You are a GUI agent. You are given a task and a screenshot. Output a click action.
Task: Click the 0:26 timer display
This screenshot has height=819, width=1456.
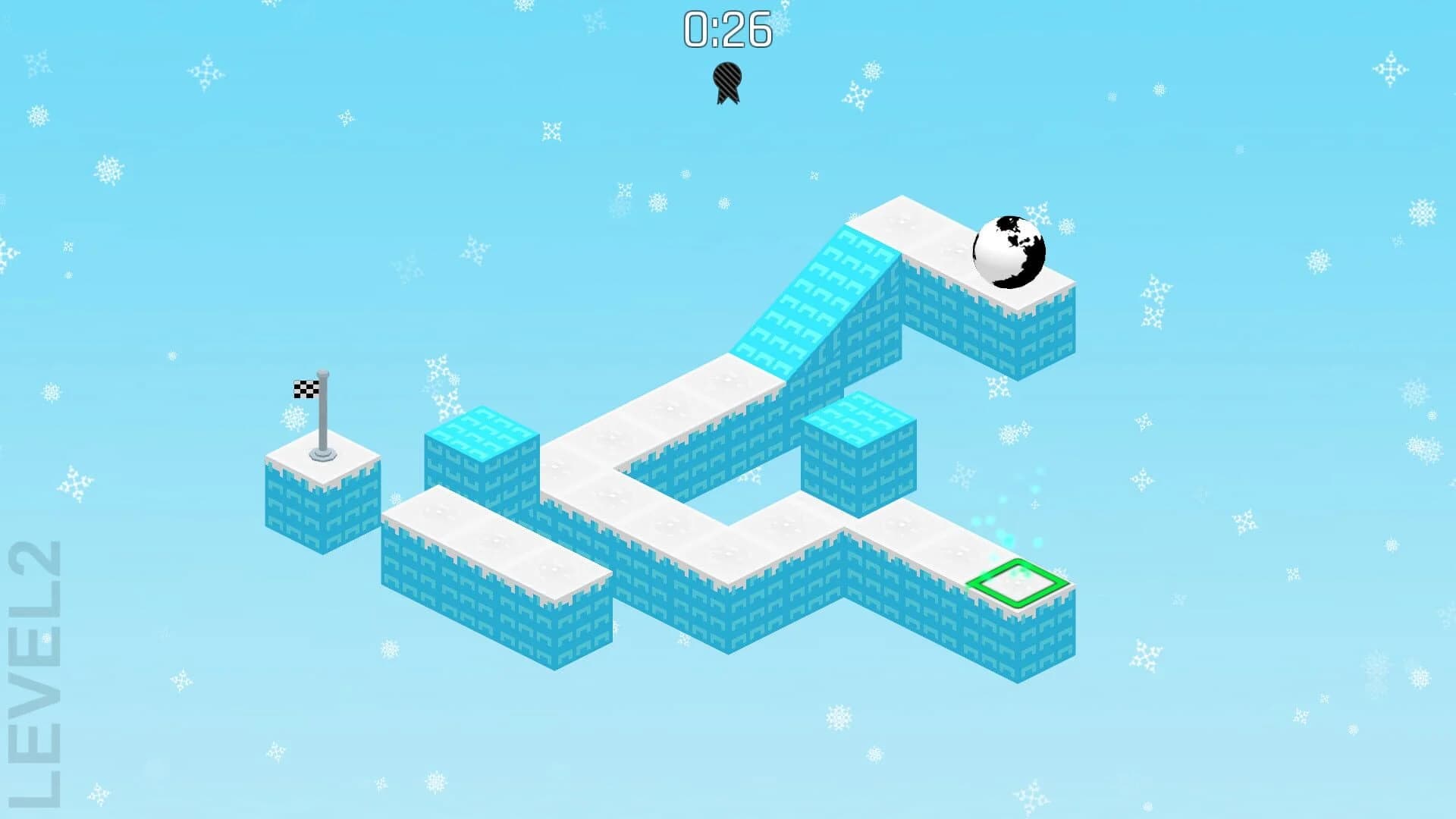pos(726,27)
